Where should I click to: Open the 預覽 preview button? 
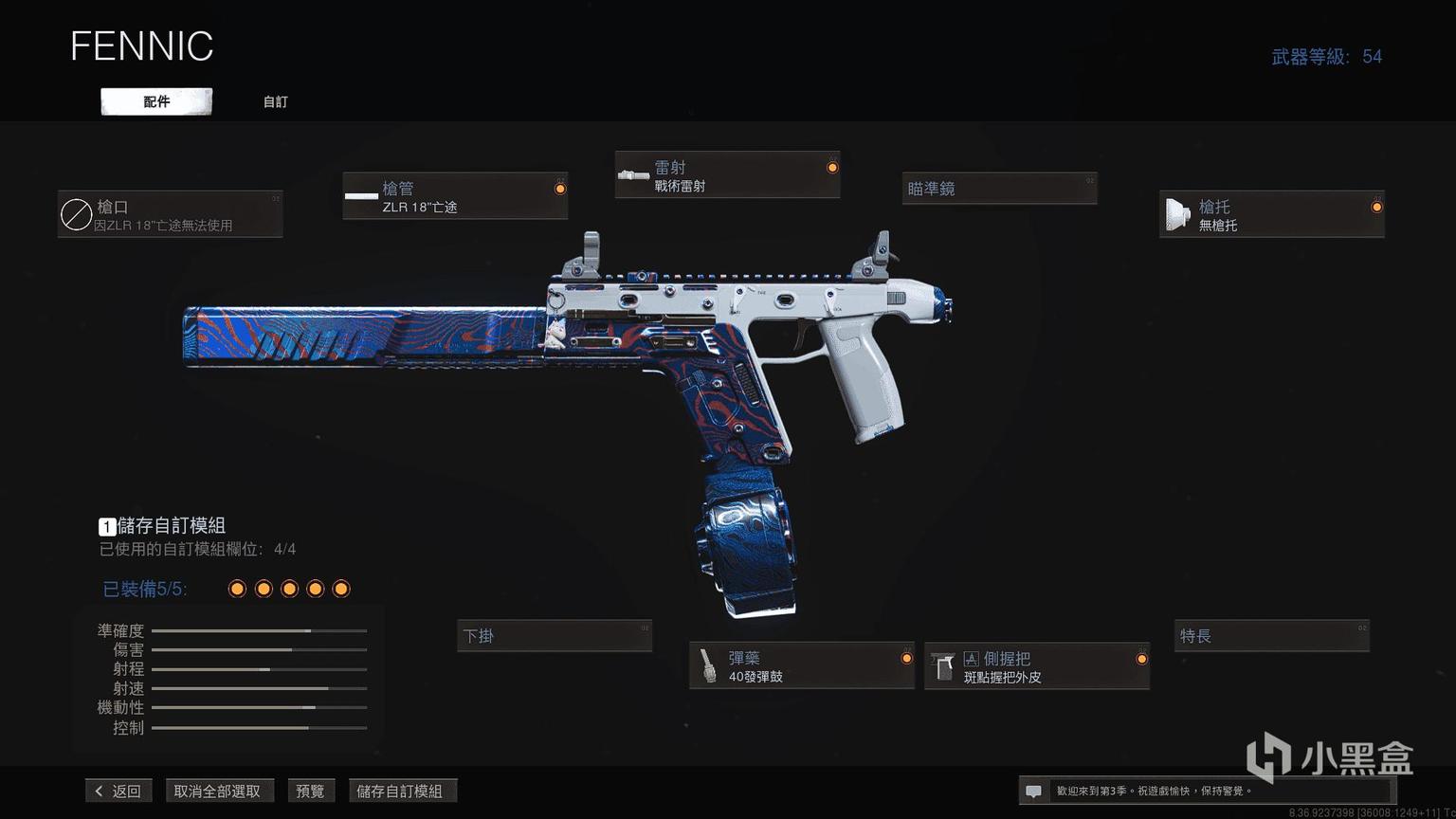click(310, 791)
